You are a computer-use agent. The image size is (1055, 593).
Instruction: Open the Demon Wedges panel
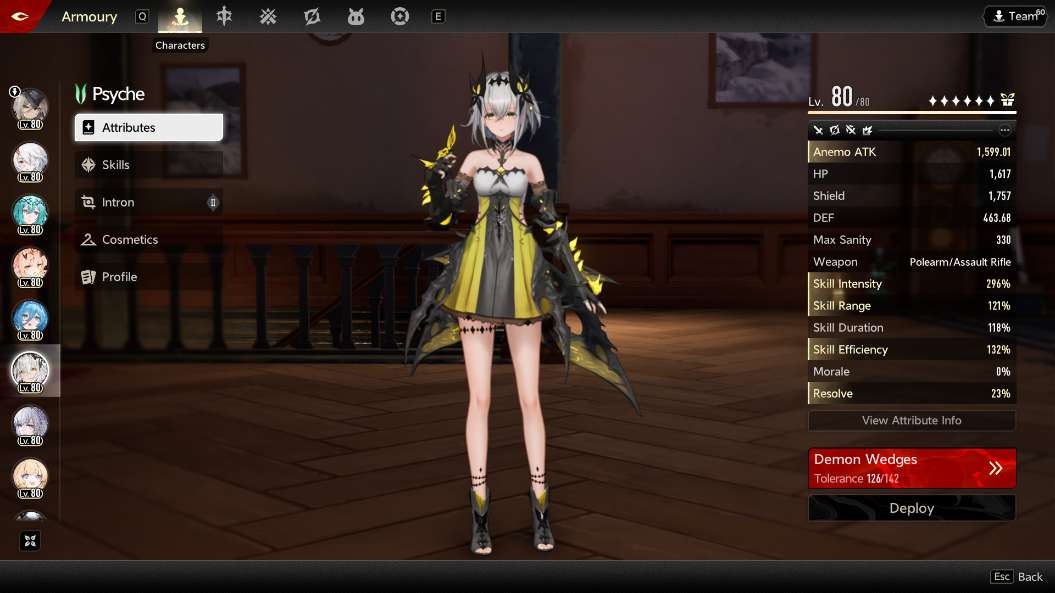click(x=911, y=468)
